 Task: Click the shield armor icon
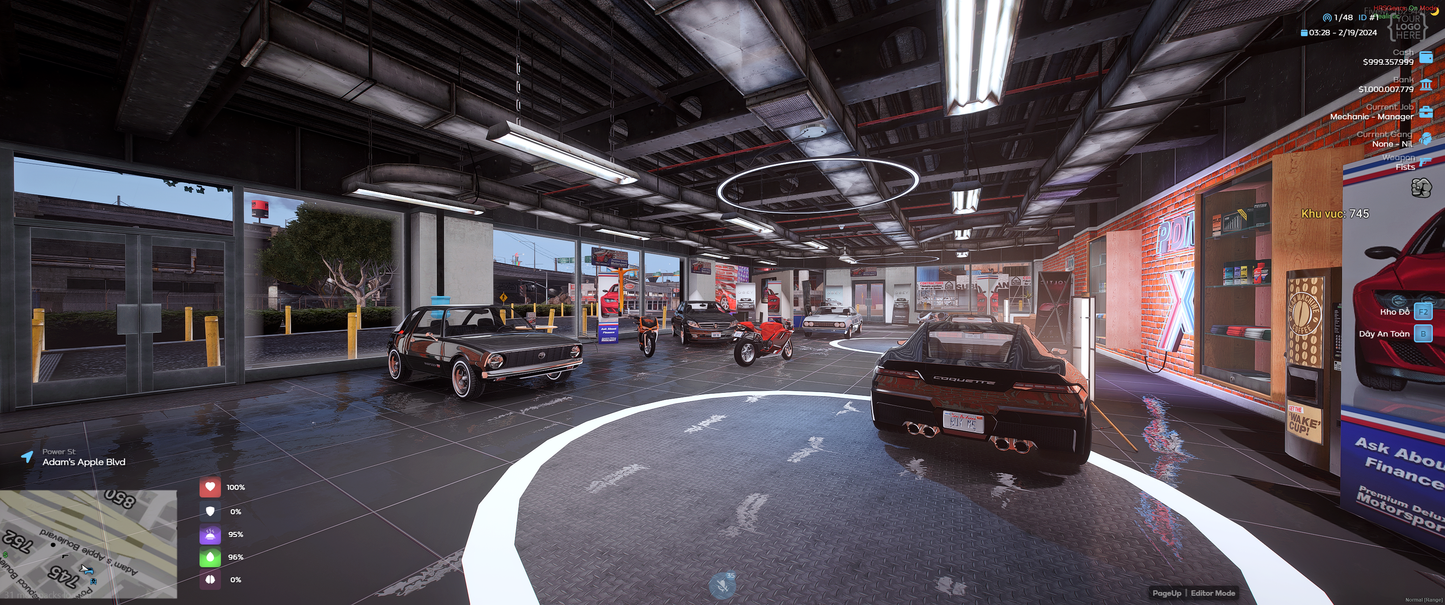point(210,510)
